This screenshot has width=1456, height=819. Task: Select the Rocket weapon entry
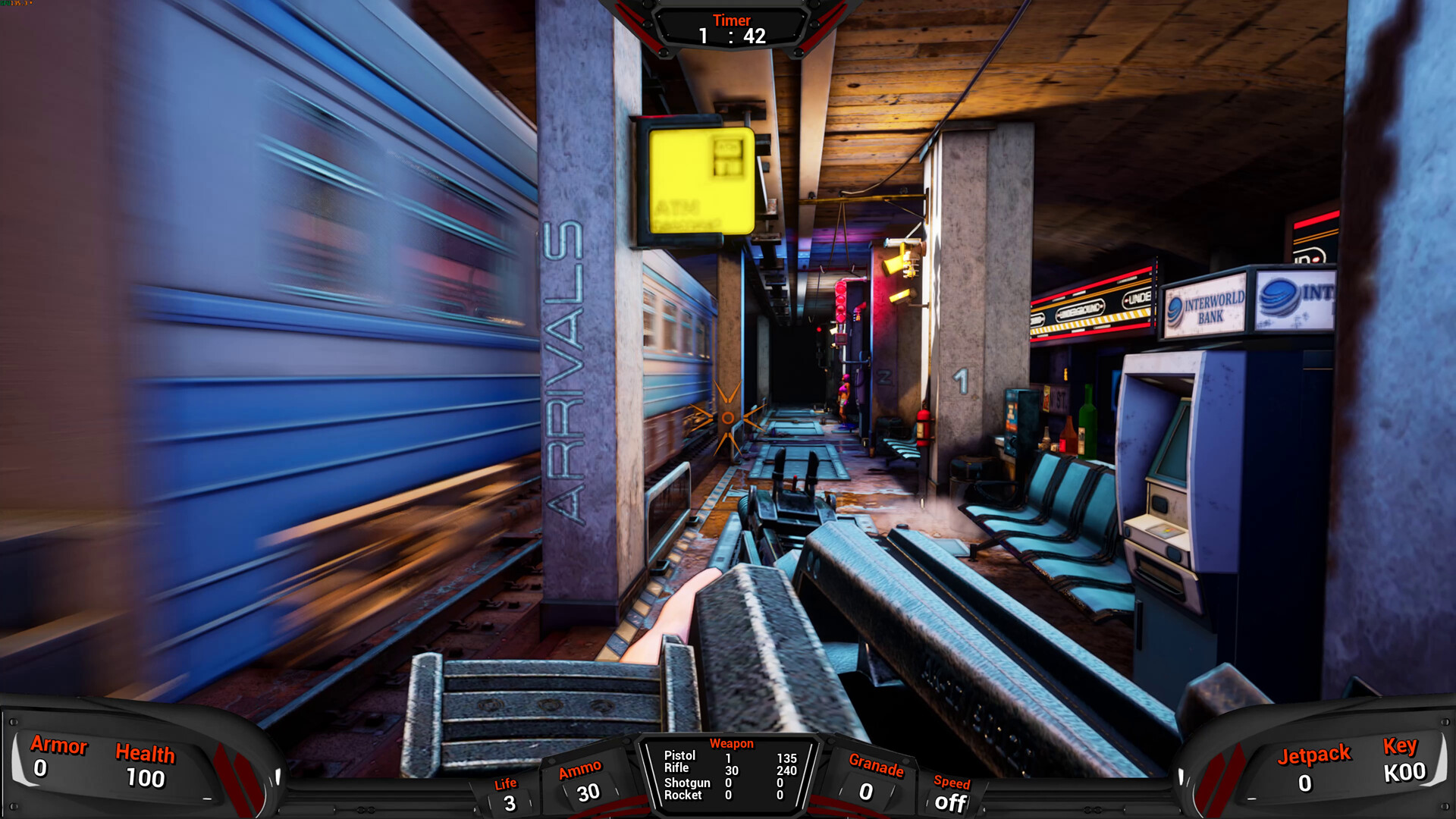click(685, 795)
